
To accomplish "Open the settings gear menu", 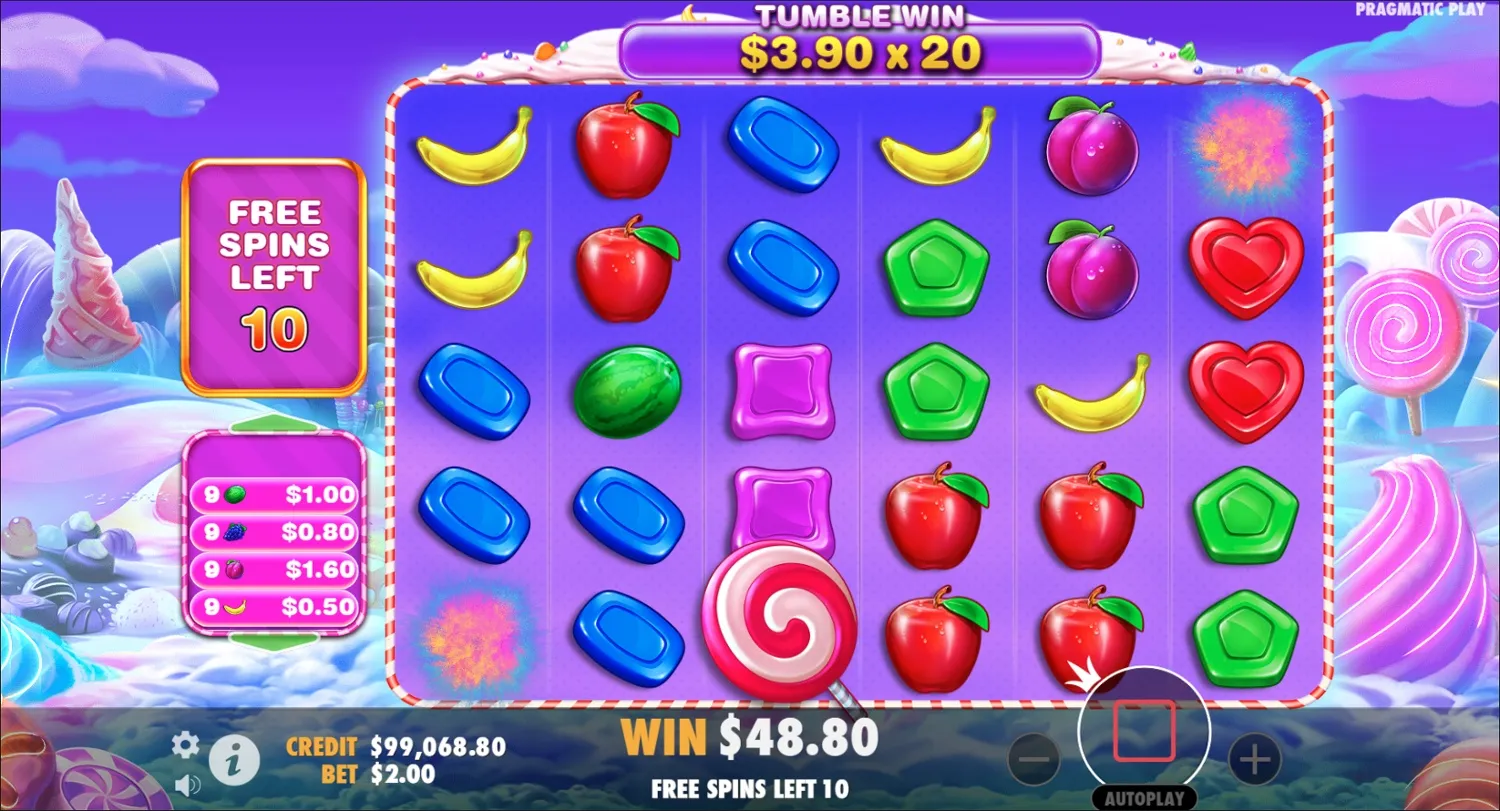I will click(184, 744).
